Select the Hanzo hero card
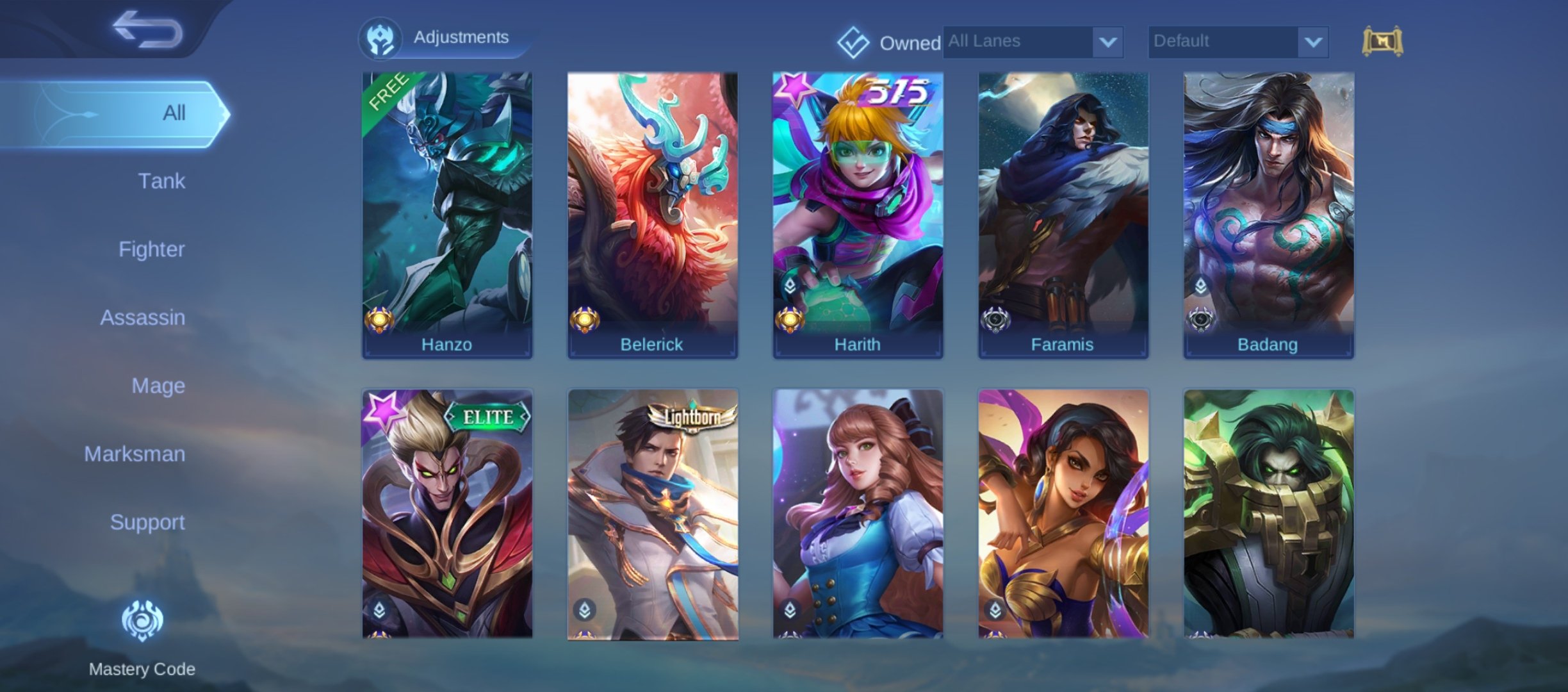1568x692 pixels. point(446,215)
